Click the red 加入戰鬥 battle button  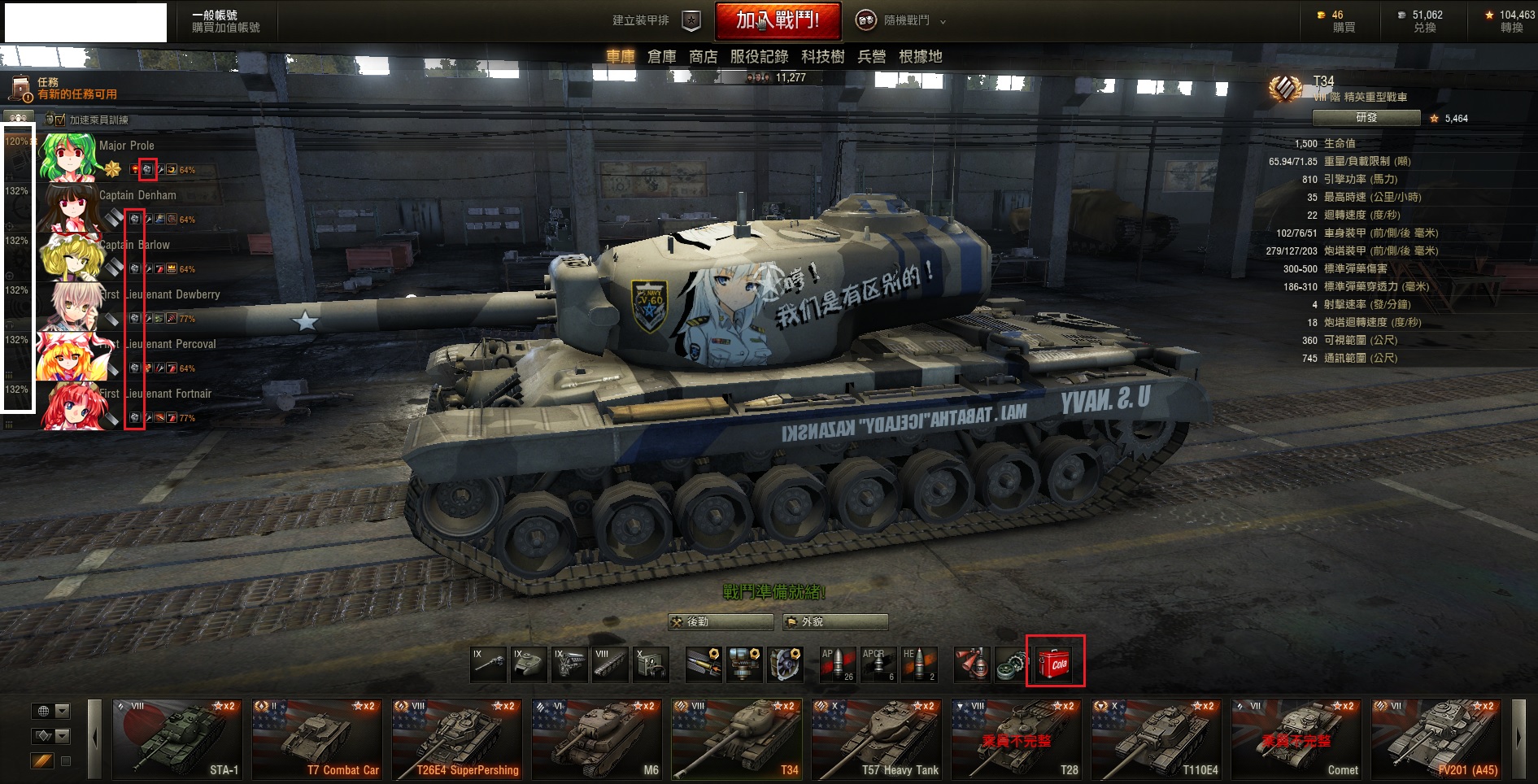click(777, 21)
